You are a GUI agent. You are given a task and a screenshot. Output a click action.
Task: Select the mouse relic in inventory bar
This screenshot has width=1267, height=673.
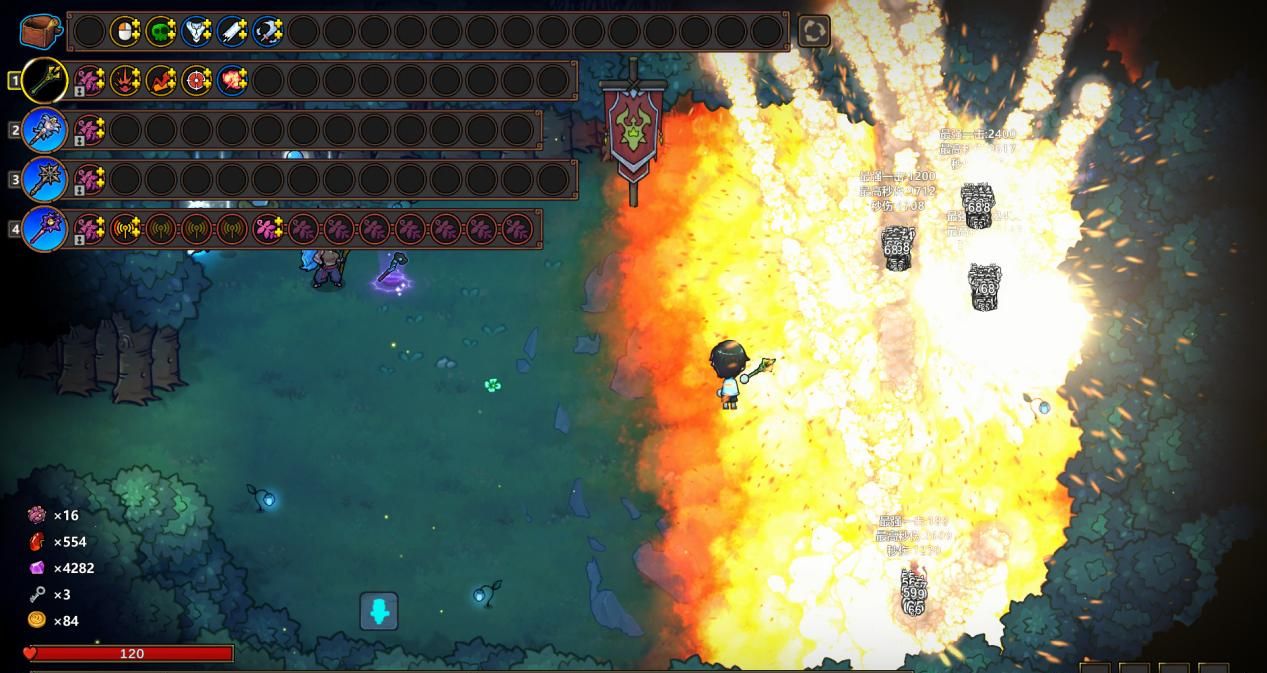(x=125, y=32)
